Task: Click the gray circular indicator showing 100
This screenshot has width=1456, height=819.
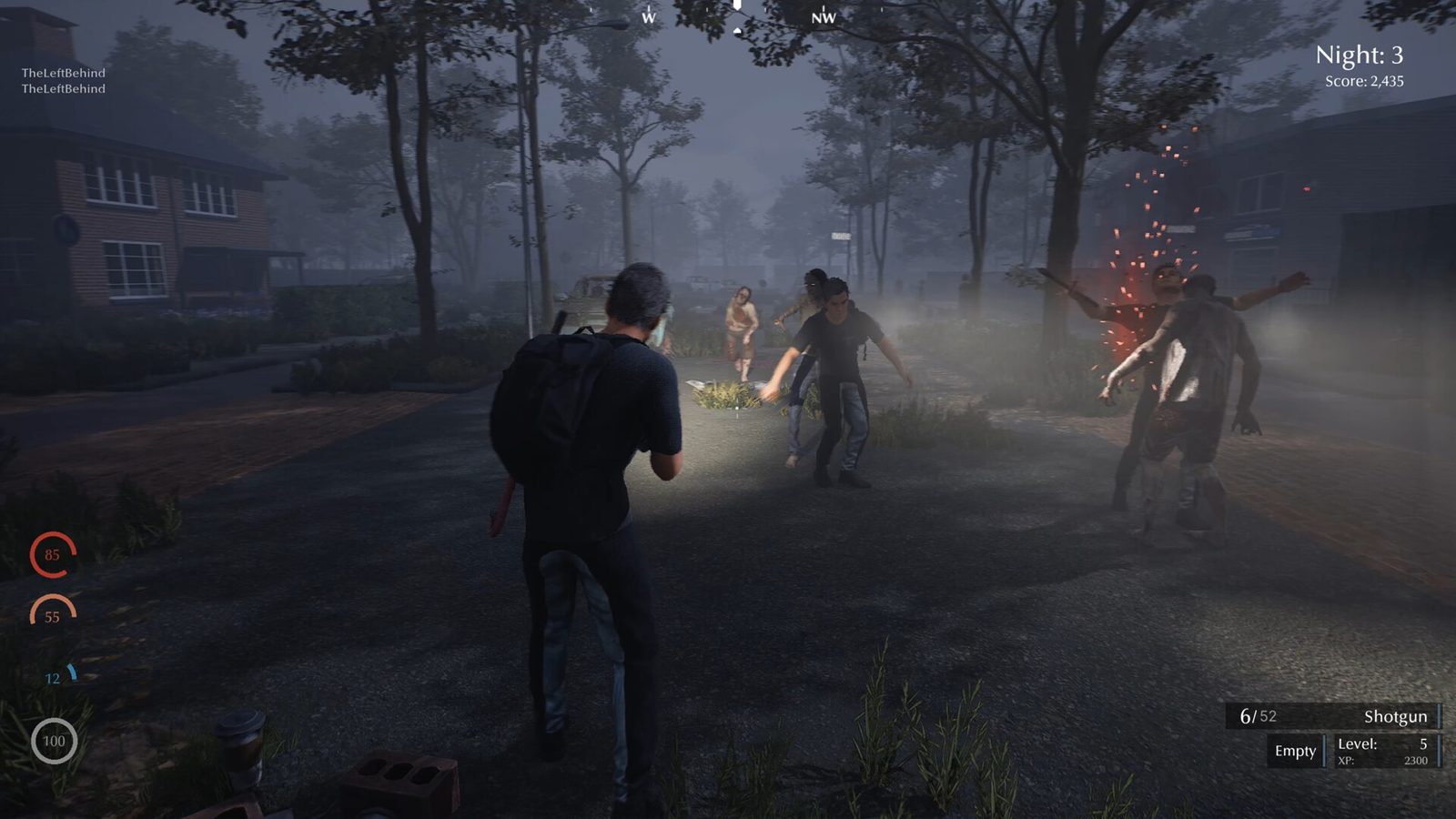Action: coord(54,742)
